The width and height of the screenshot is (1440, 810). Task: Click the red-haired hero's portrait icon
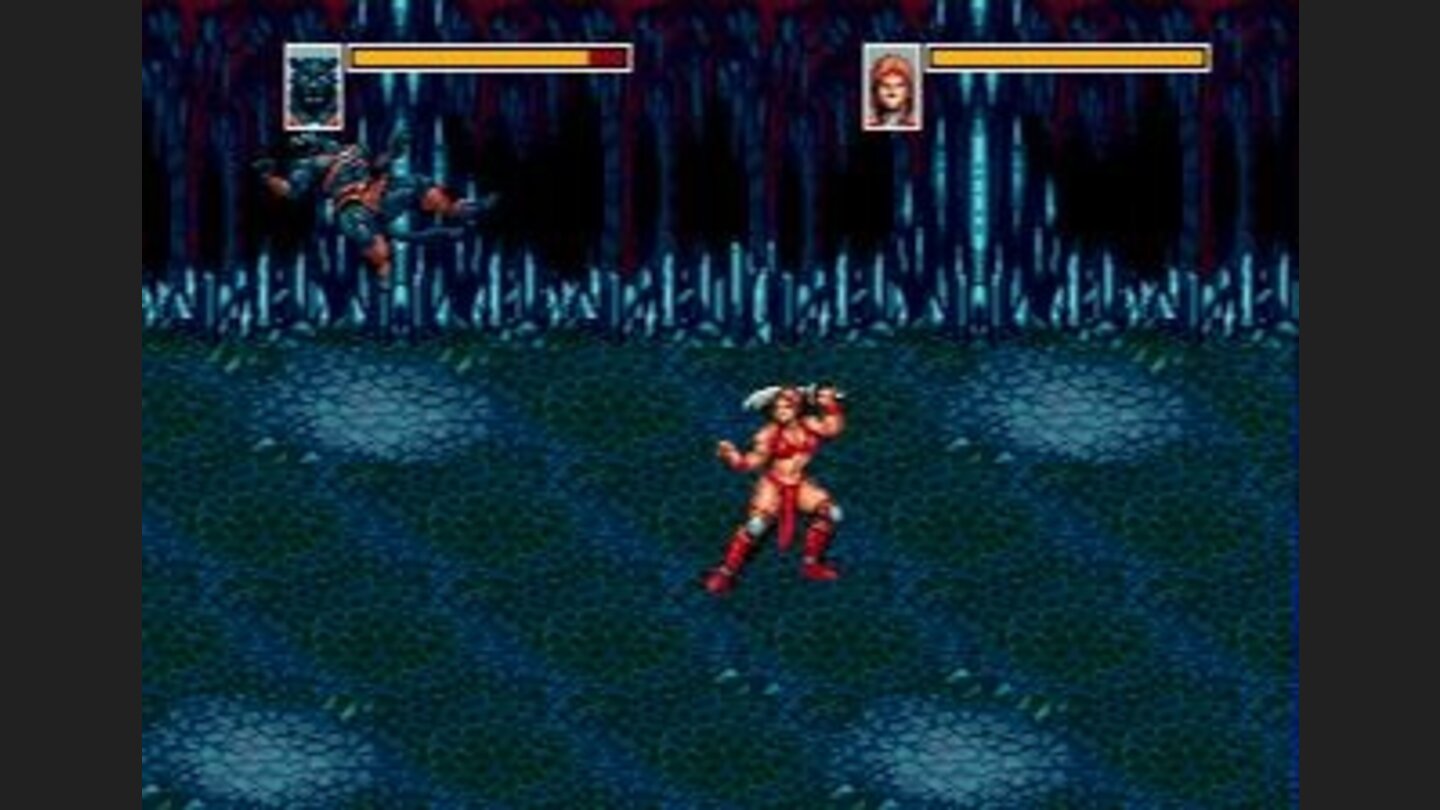click(x=891, y=88)
